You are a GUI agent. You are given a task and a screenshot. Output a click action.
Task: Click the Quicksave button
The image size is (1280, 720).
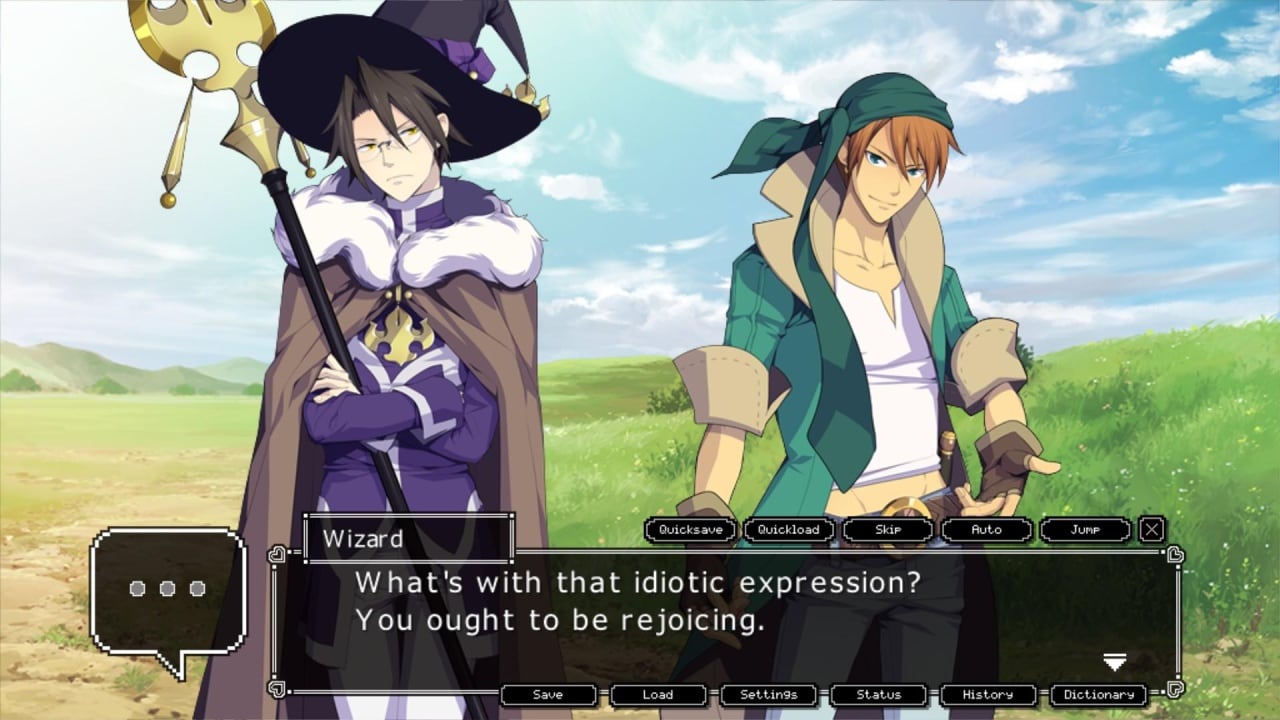pyautogui.click(x=690, y=530)
